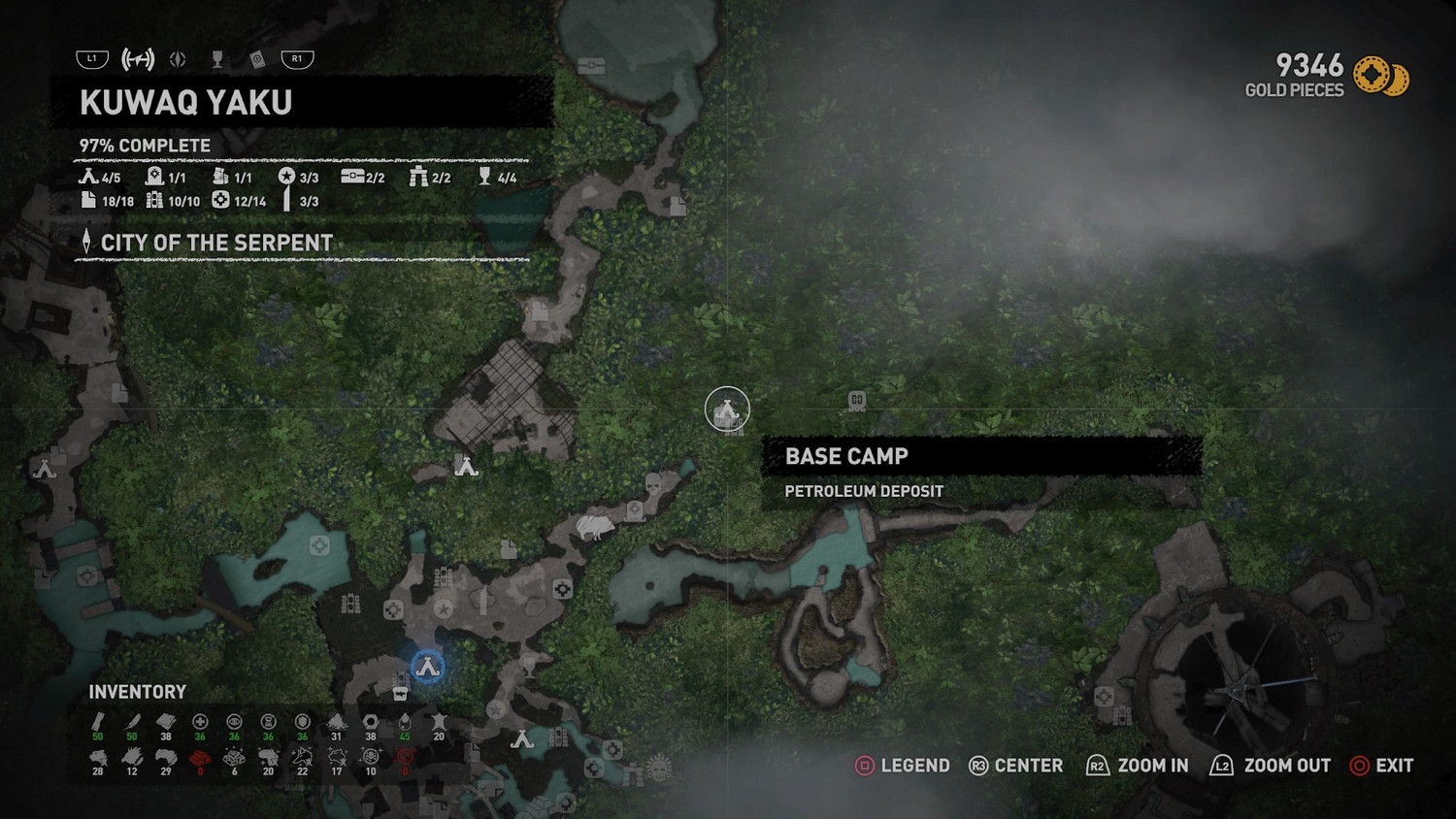Click the eye-shaped inventory icon
Viewport: 1456px width, 819px height.
(234, 722)
